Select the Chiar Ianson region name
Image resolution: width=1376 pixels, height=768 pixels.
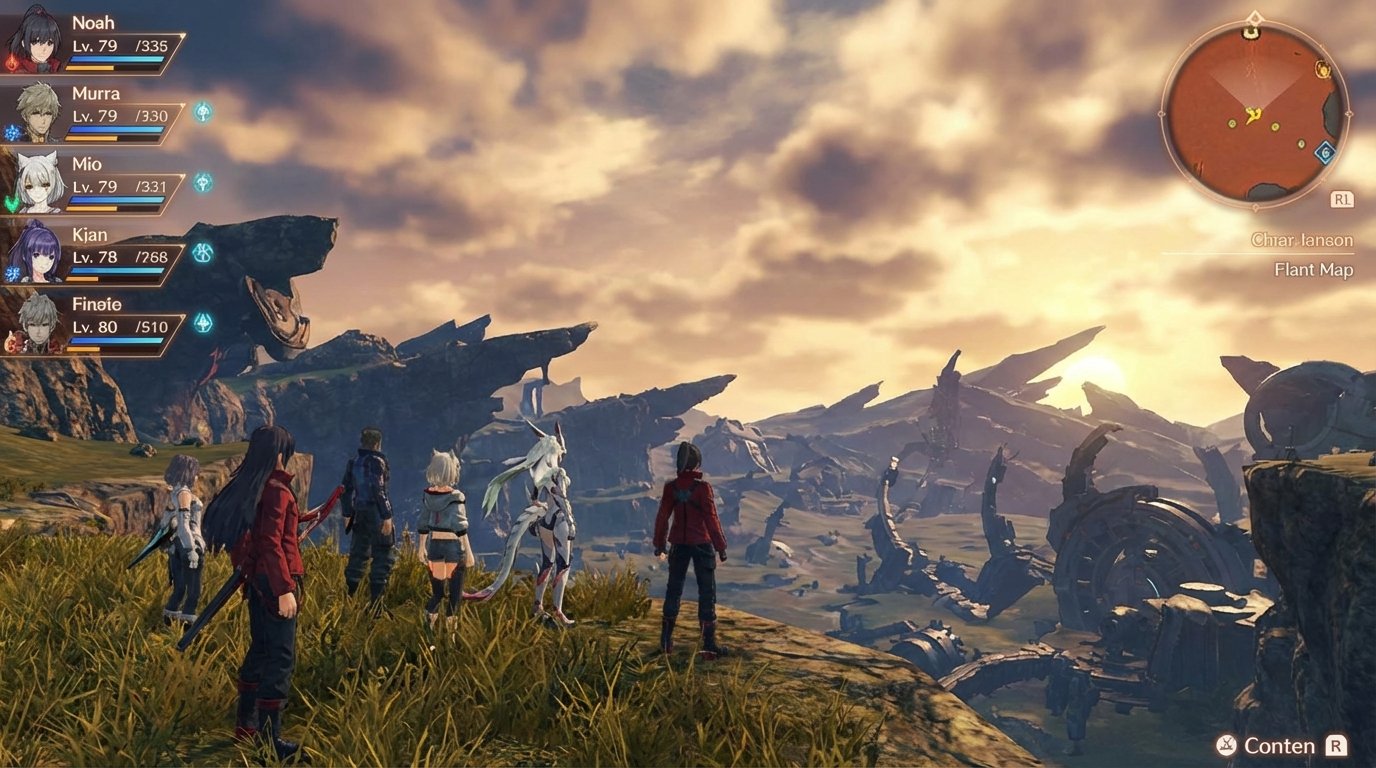pyautogui.click(x=1301, y=240)
